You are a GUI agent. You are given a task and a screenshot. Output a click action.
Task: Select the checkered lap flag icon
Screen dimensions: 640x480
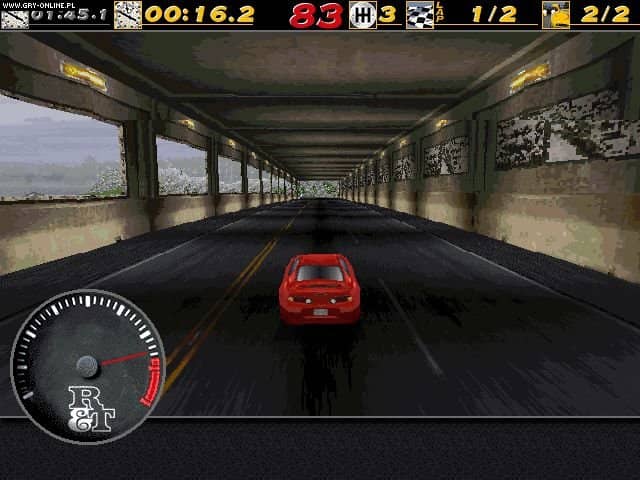[x=420, y=15]
